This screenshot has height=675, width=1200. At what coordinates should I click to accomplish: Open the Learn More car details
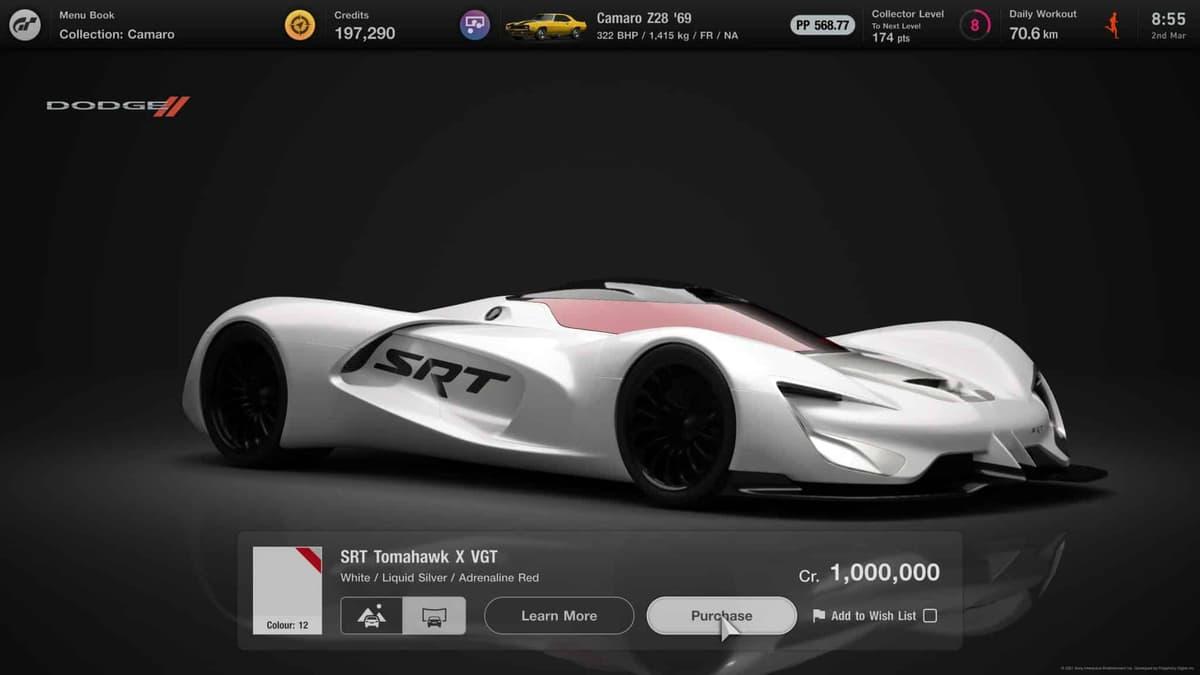coord(559,616)
